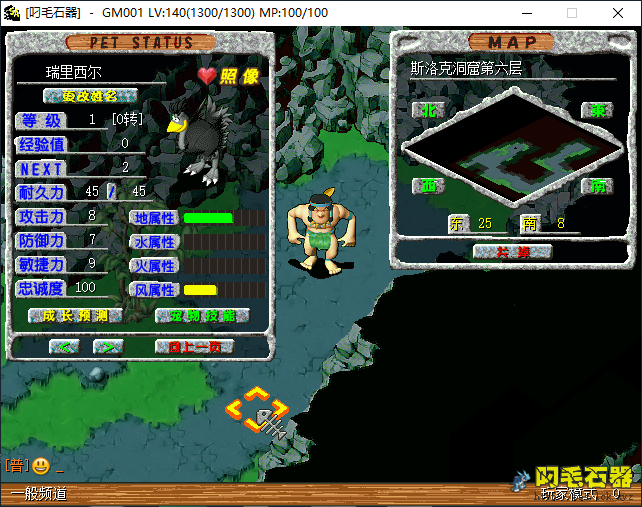Show the previous pet with the left arrow
Image resolution: width=642 pixels, height=507 pixels.
point(64,346)
